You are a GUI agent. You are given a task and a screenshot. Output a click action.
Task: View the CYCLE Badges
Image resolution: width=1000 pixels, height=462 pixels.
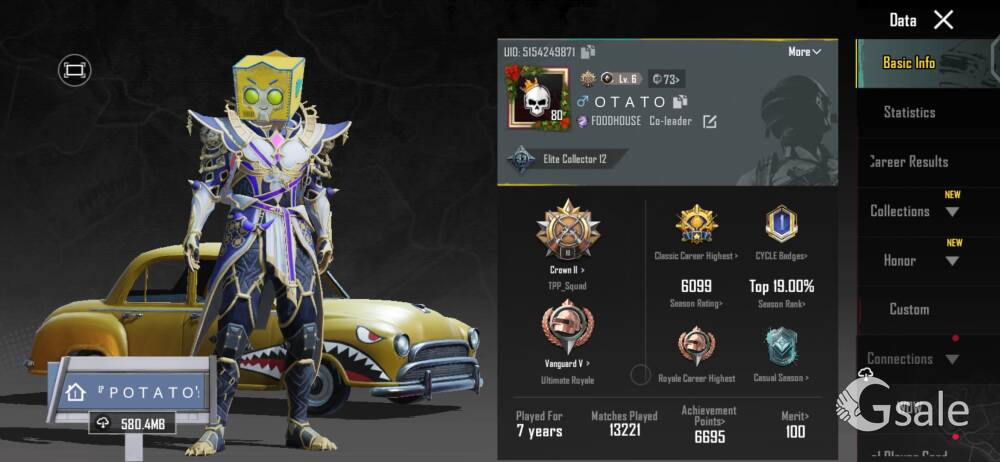point(781,232)
